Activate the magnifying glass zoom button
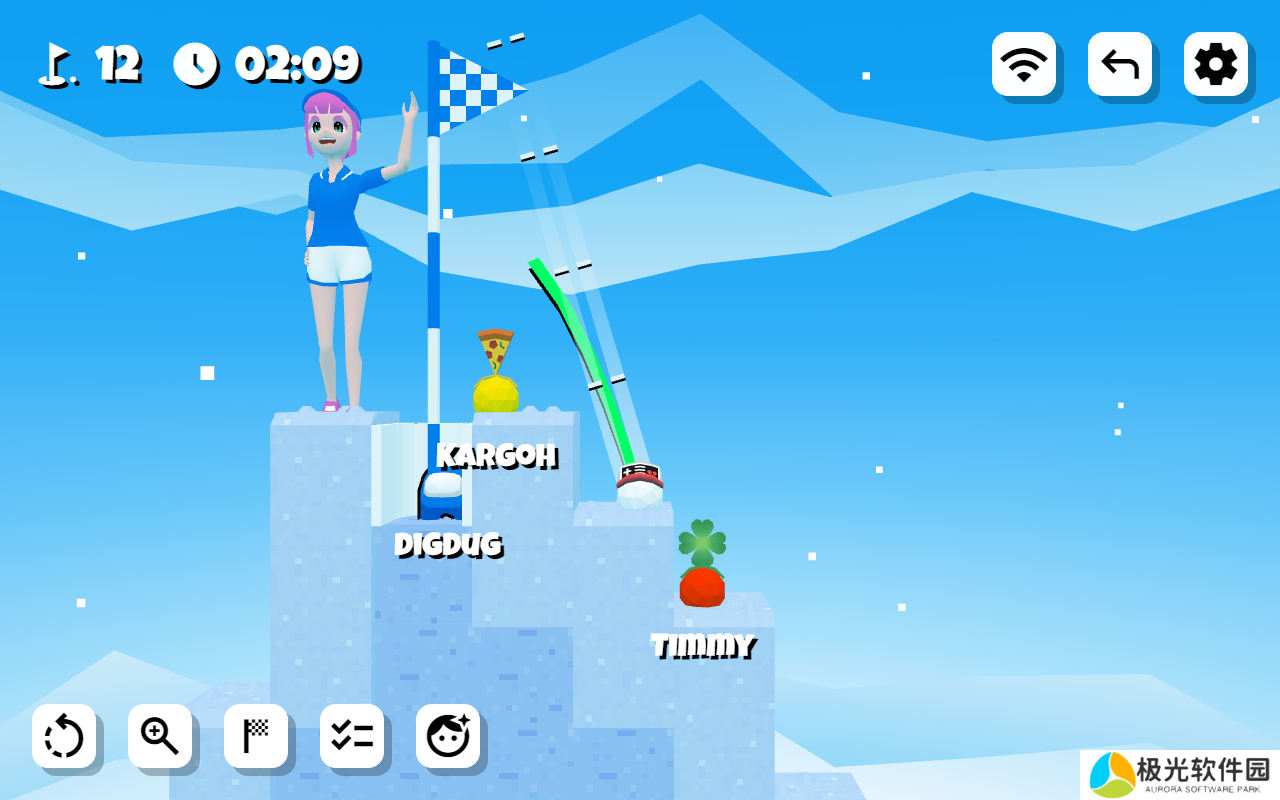Viewport: 1280px width, 800px height. tap(160, 736)
